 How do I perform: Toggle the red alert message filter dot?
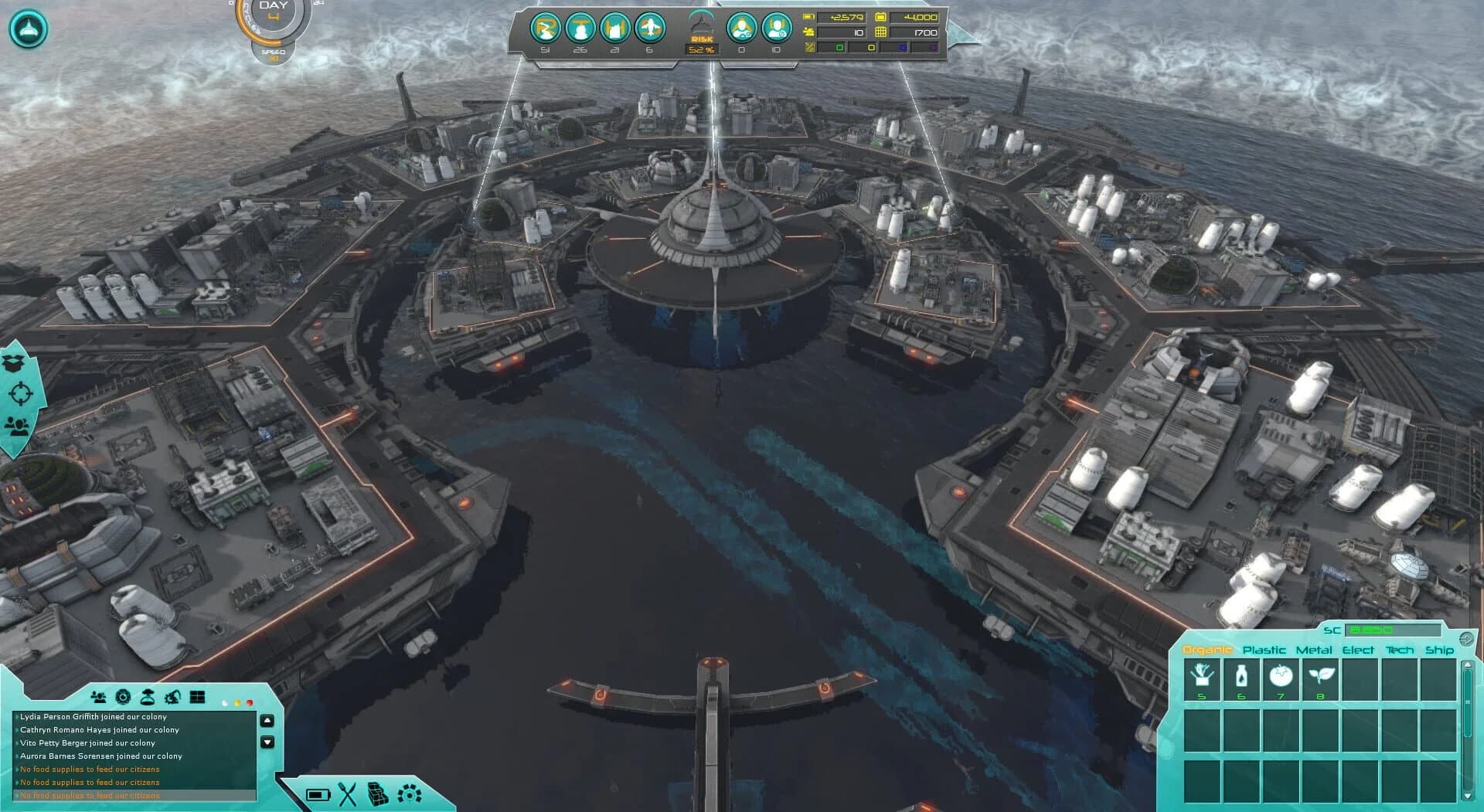click(250, 703)
